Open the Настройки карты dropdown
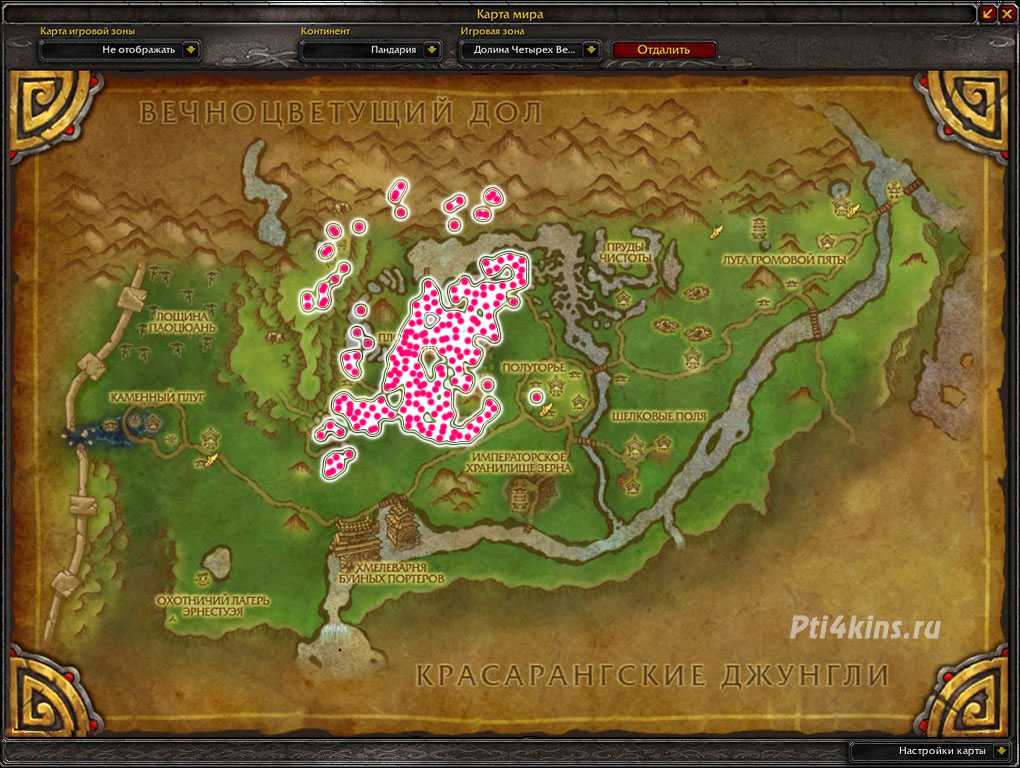This screenshot has height=768, width=1020. [1002, 750]
